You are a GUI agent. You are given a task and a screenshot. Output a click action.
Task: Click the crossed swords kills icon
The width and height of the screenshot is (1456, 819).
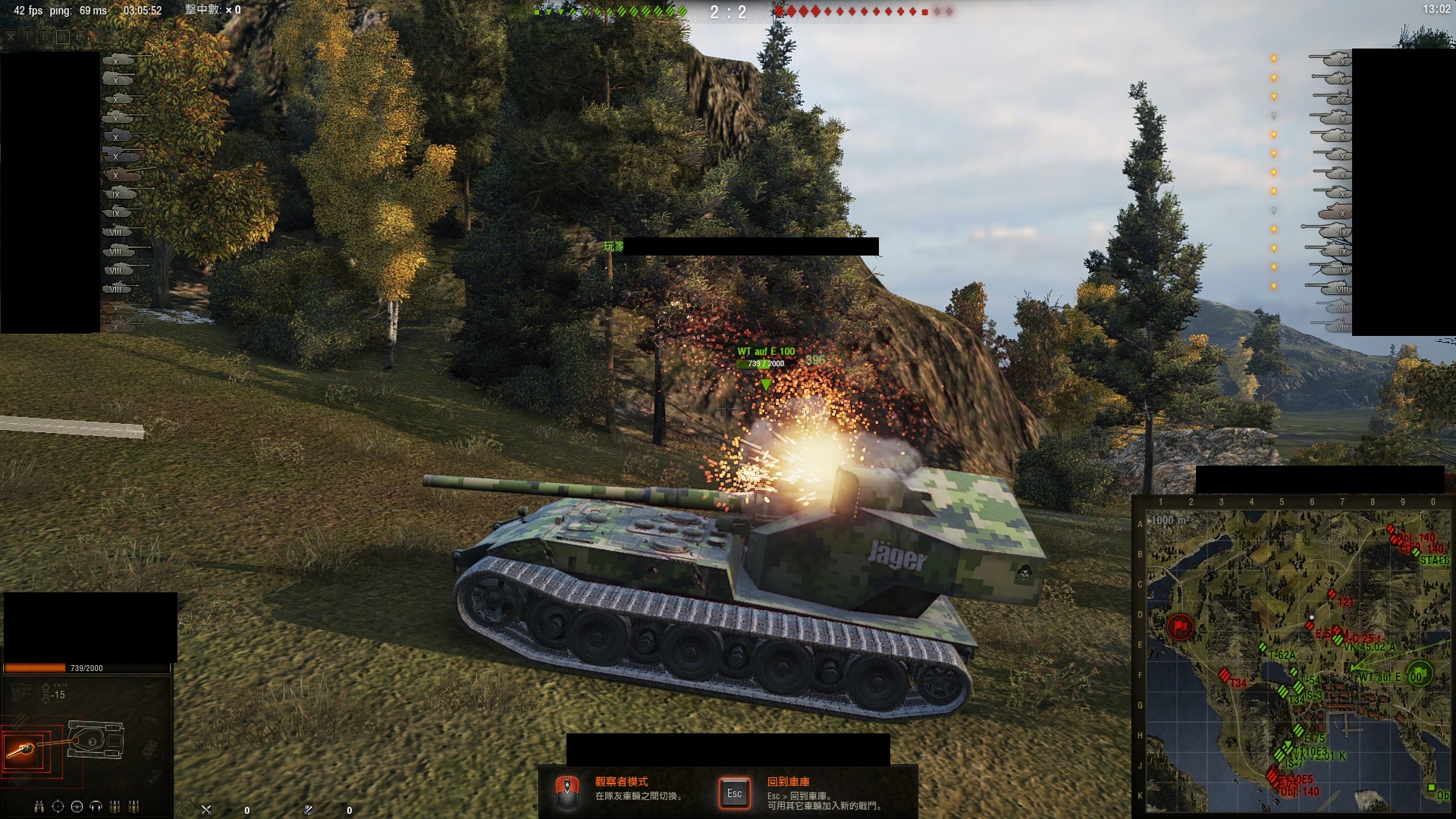tap(206, 810)
